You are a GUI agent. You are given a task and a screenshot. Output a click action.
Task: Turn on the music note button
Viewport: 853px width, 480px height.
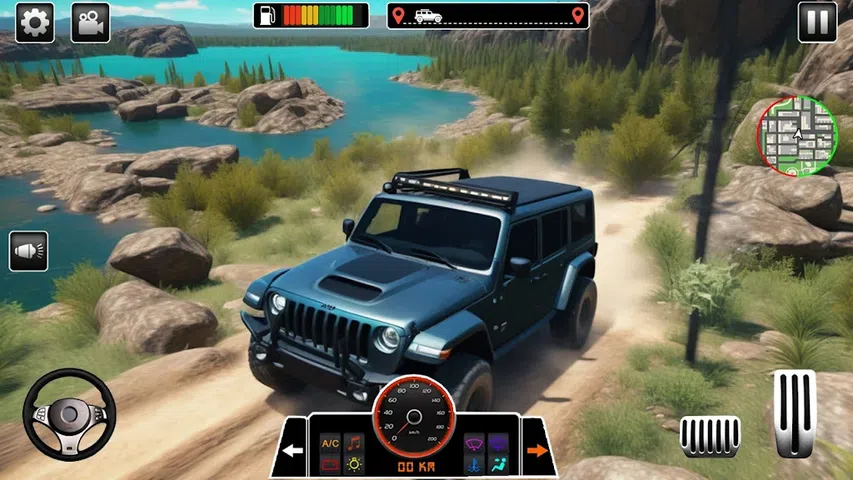click(x=353, y=443)
